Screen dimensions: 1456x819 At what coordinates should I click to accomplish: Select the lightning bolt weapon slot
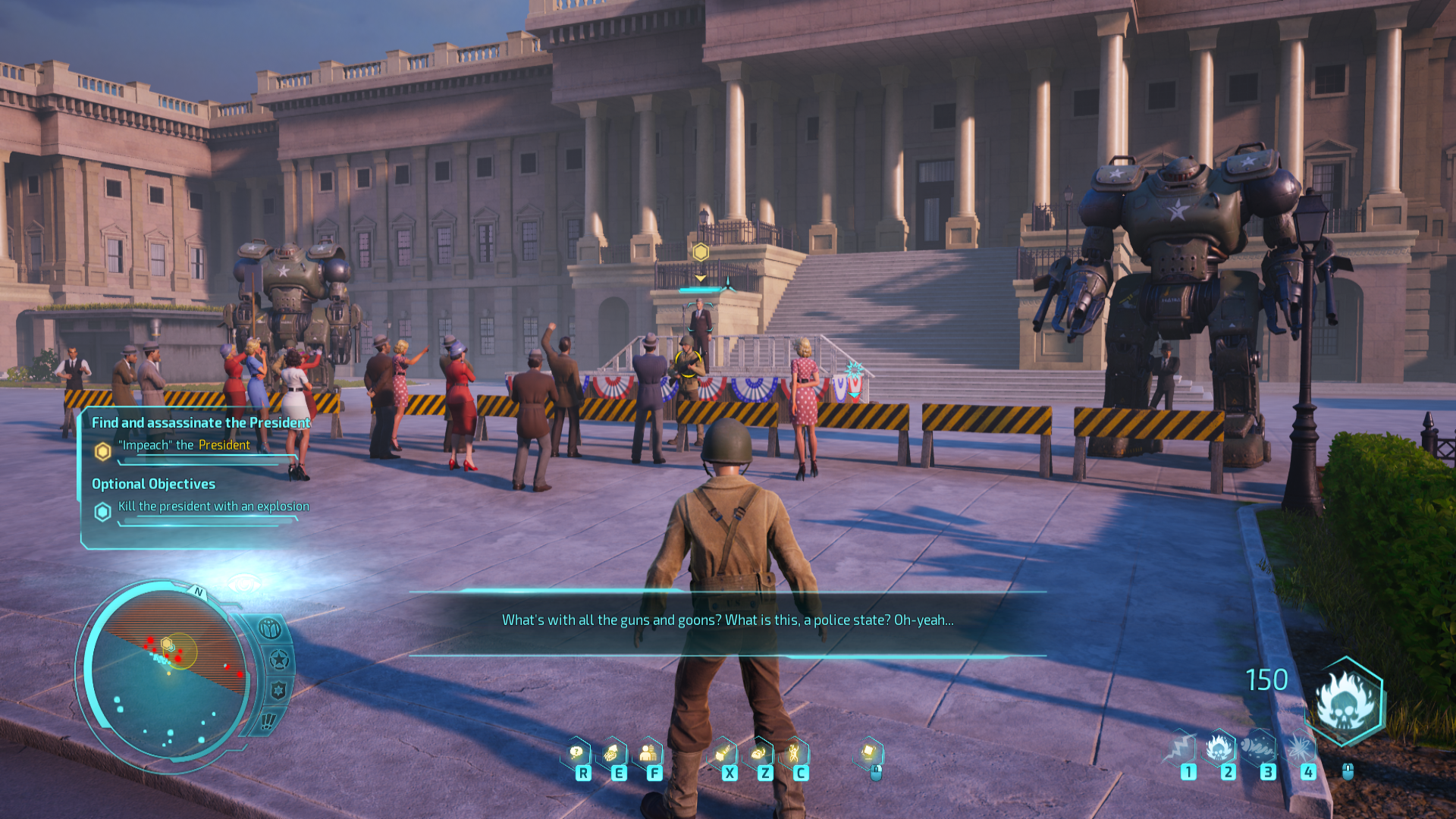coord(1181,748)
